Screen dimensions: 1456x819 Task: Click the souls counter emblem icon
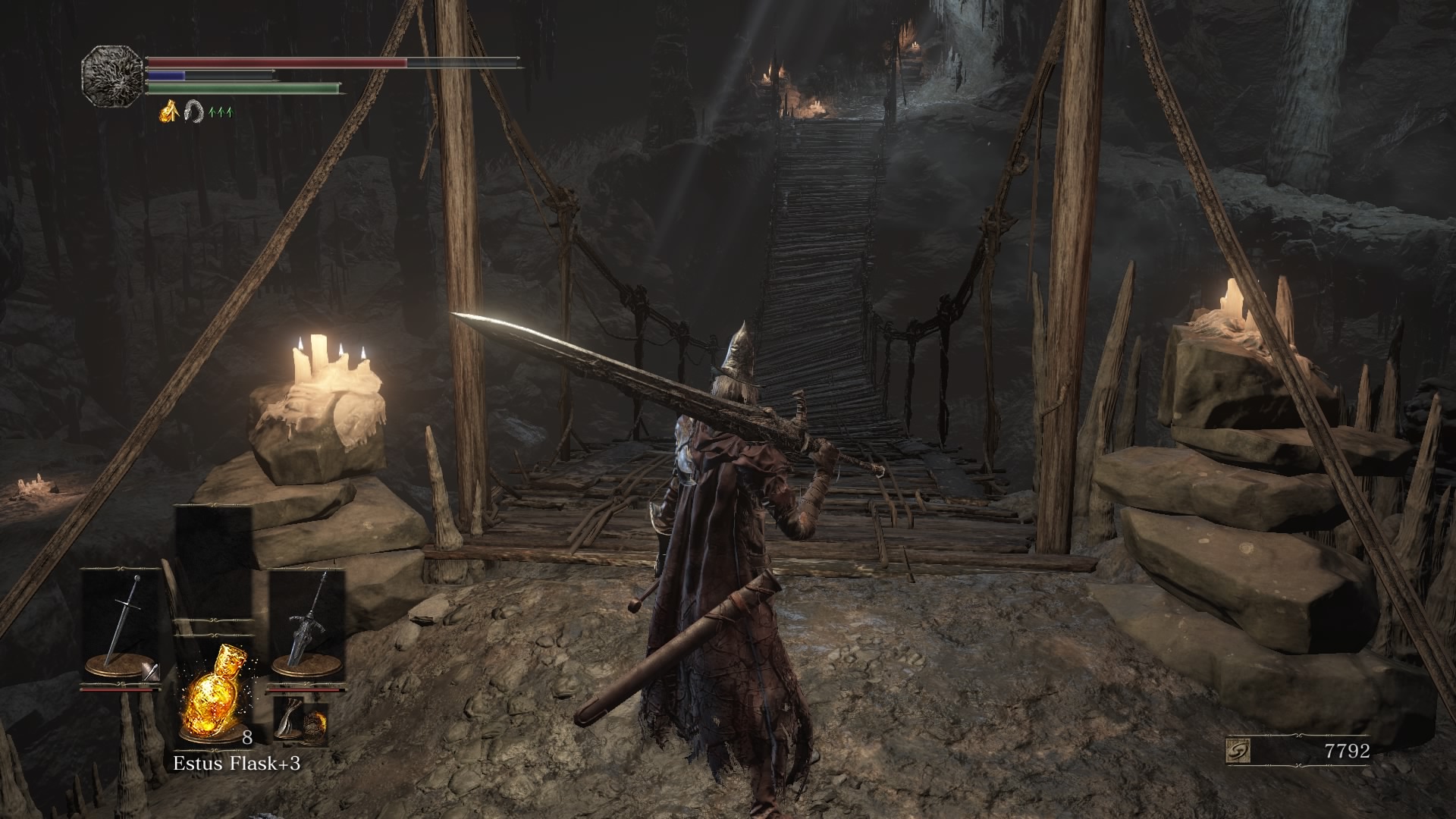[1238, 752]
